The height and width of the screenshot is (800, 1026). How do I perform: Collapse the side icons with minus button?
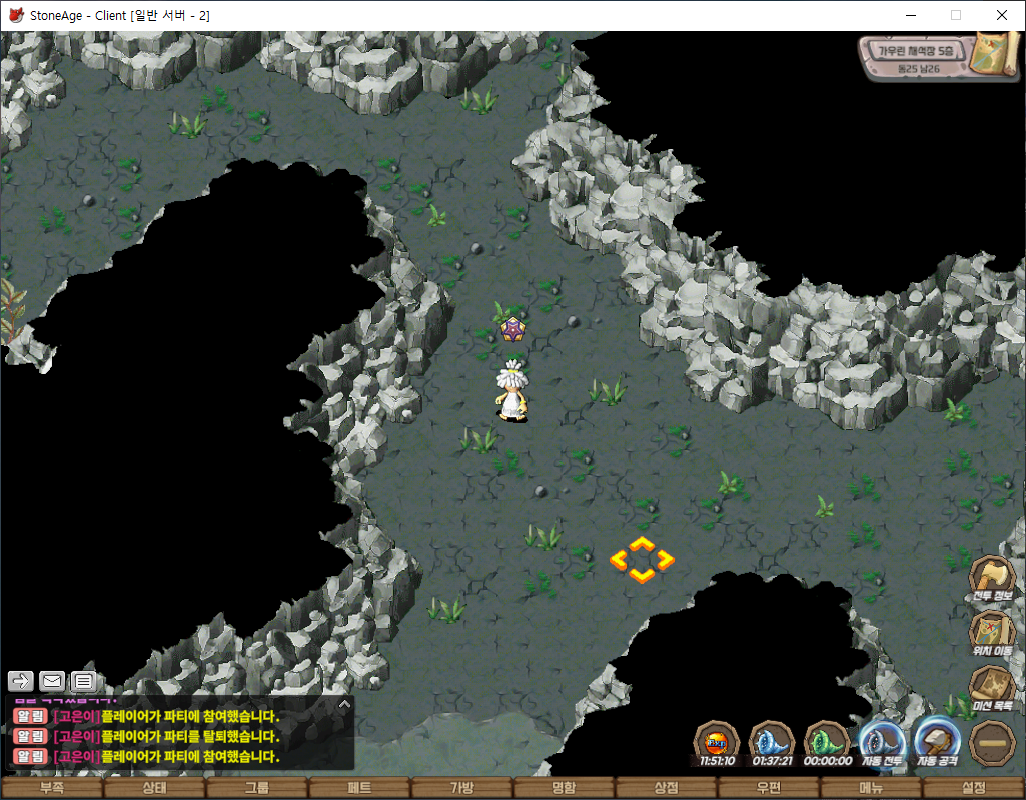(992, 744)
